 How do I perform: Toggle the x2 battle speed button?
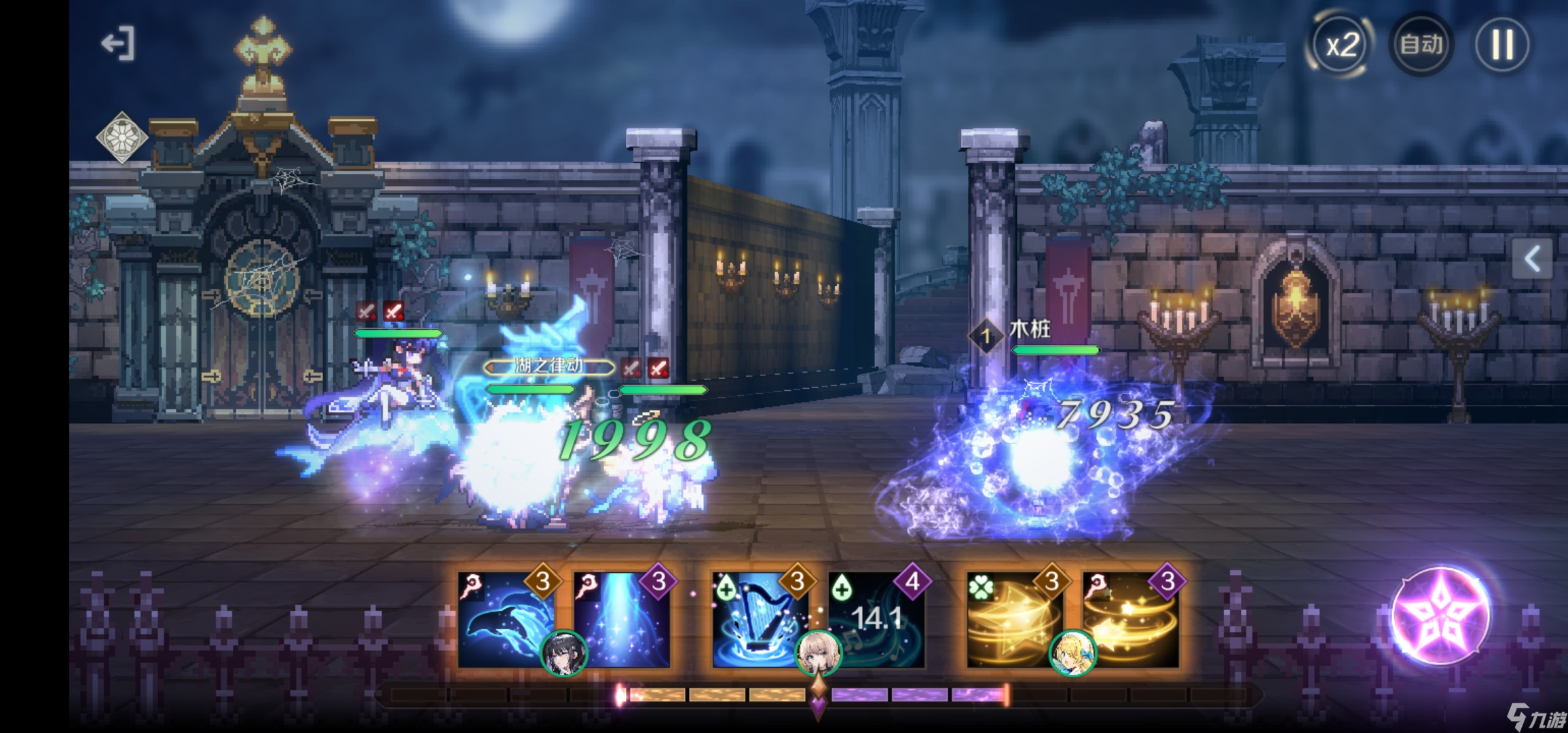click(x=1341, y=45)
